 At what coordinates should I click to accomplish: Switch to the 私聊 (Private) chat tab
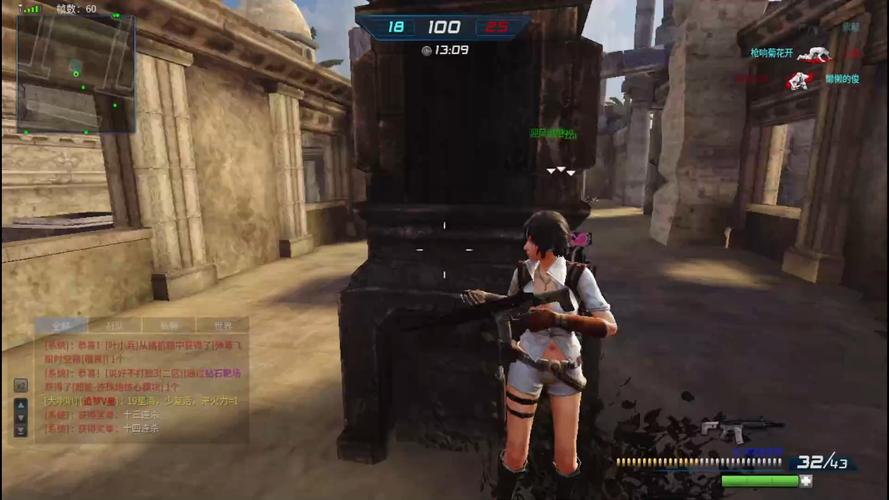click(172, 325)
